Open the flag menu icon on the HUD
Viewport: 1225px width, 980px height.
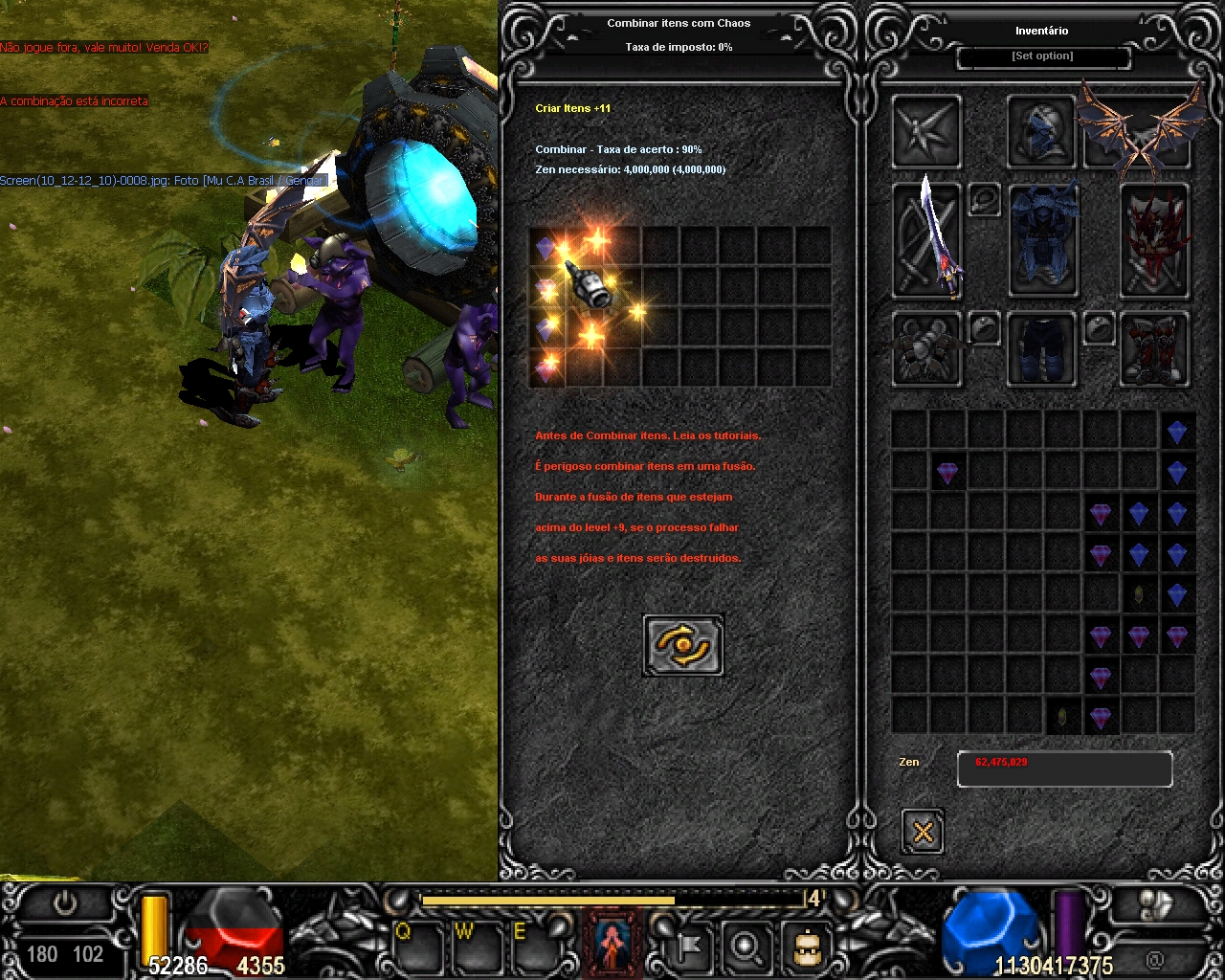689,947
